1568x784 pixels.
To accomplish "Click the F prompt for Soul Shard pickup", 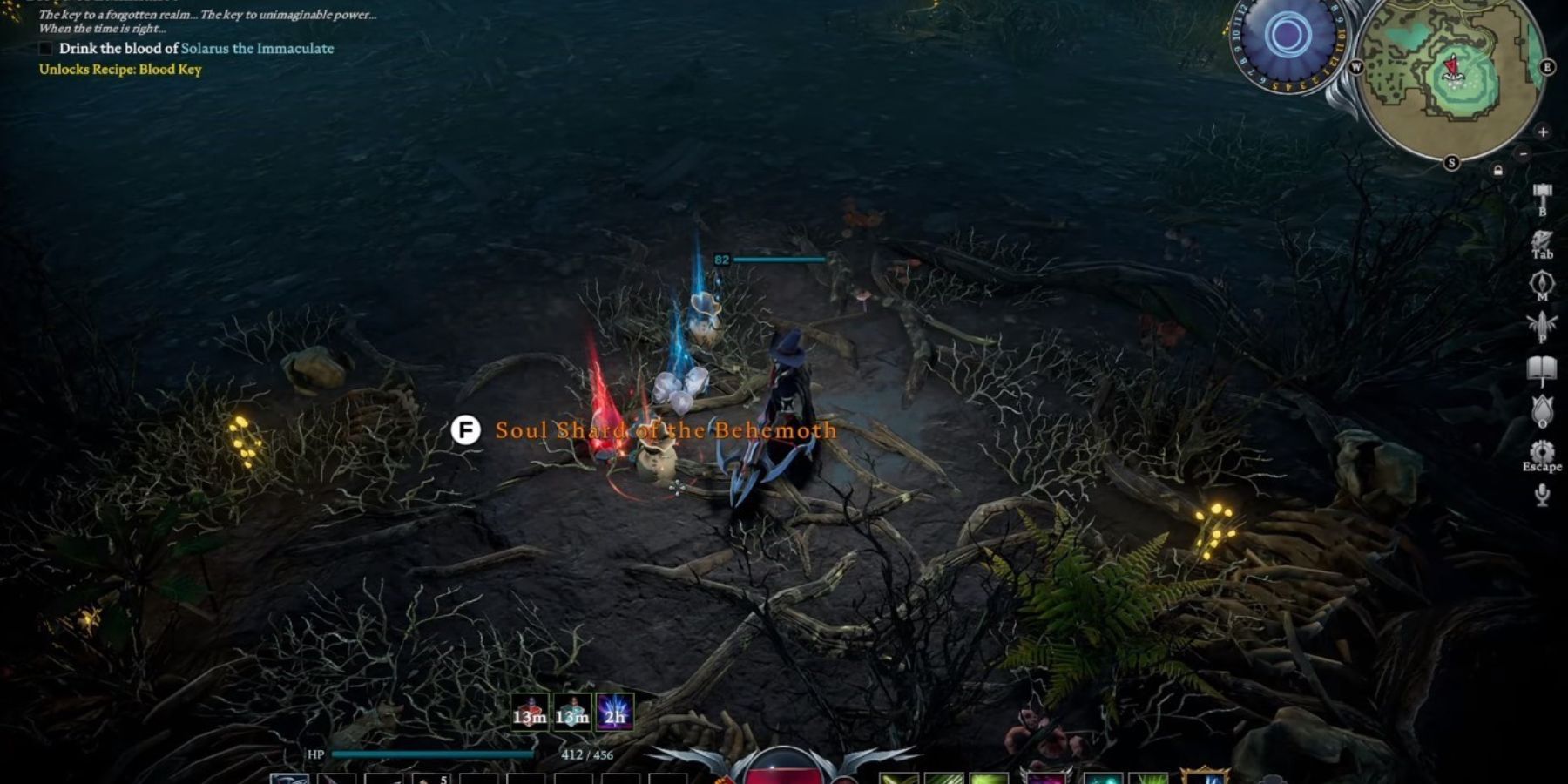I will (x=467, y=429).
